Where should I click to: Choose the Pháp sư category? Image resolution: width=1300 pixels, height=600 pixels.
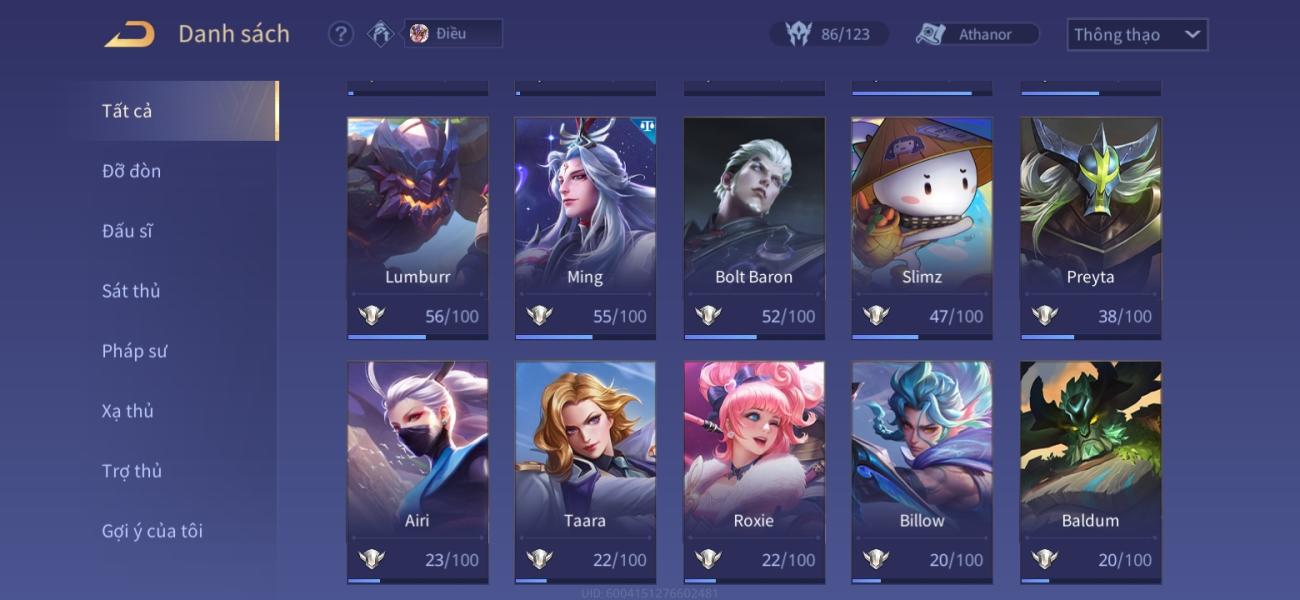click(x=134, y=351)
